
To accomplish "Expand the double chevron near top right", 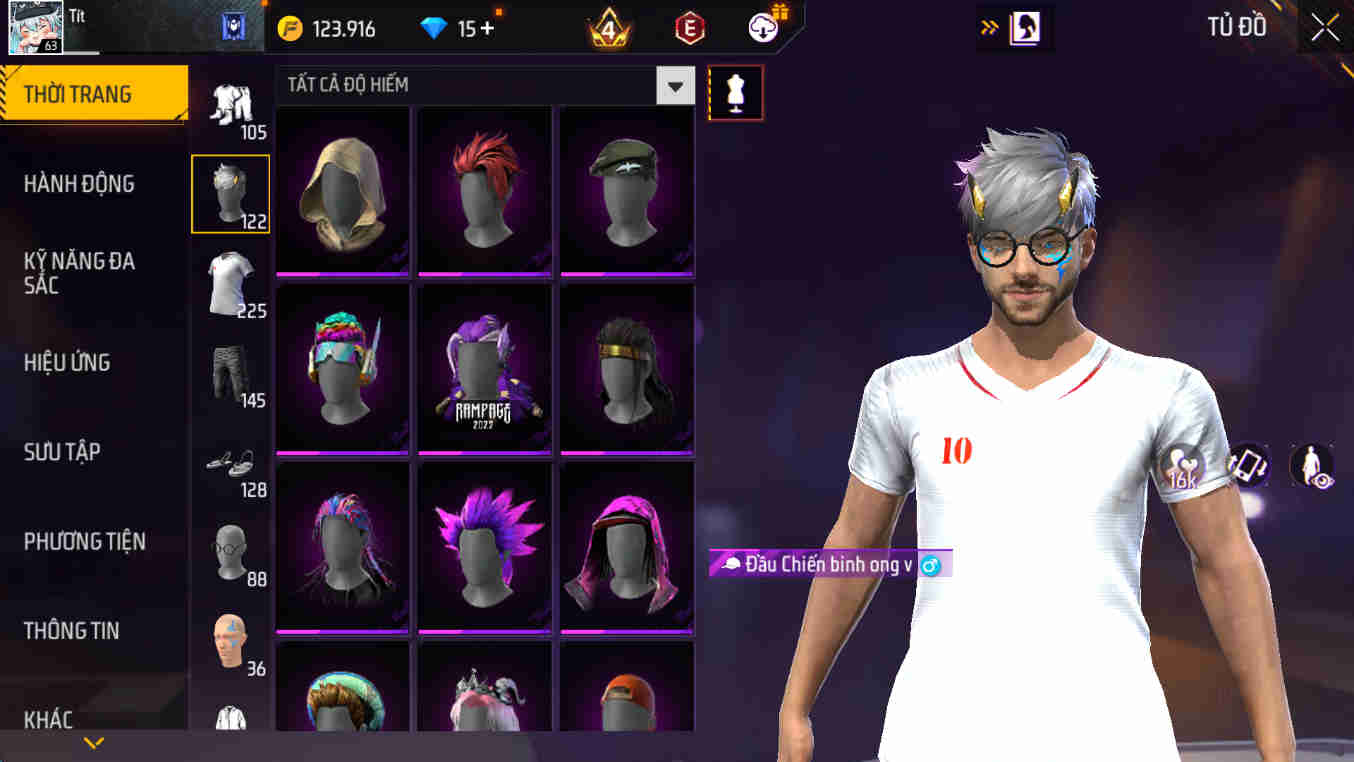I will (x=987, y=27).
